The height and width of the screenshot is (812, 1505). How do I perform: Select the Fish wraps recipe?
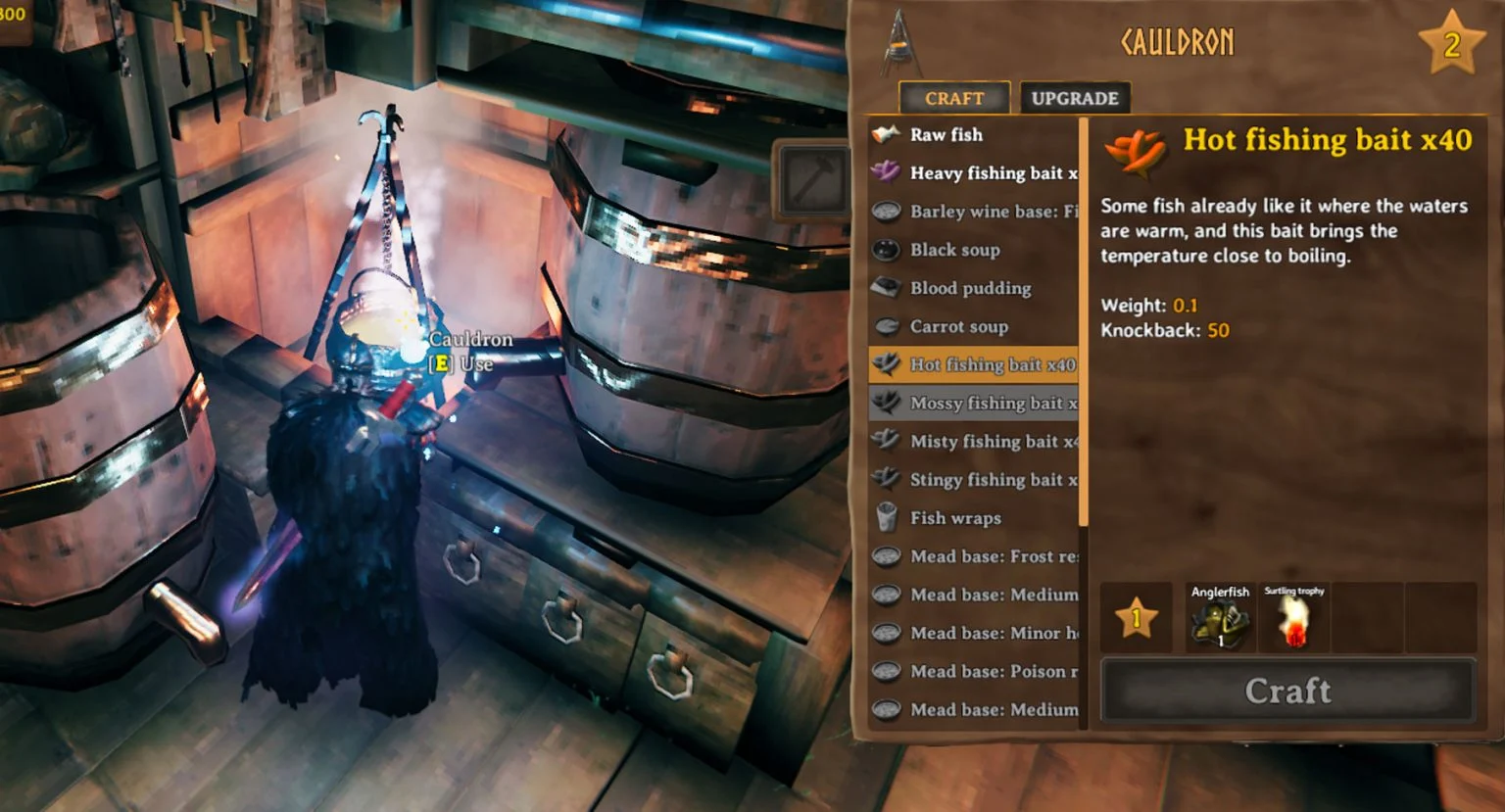[973, 517]
